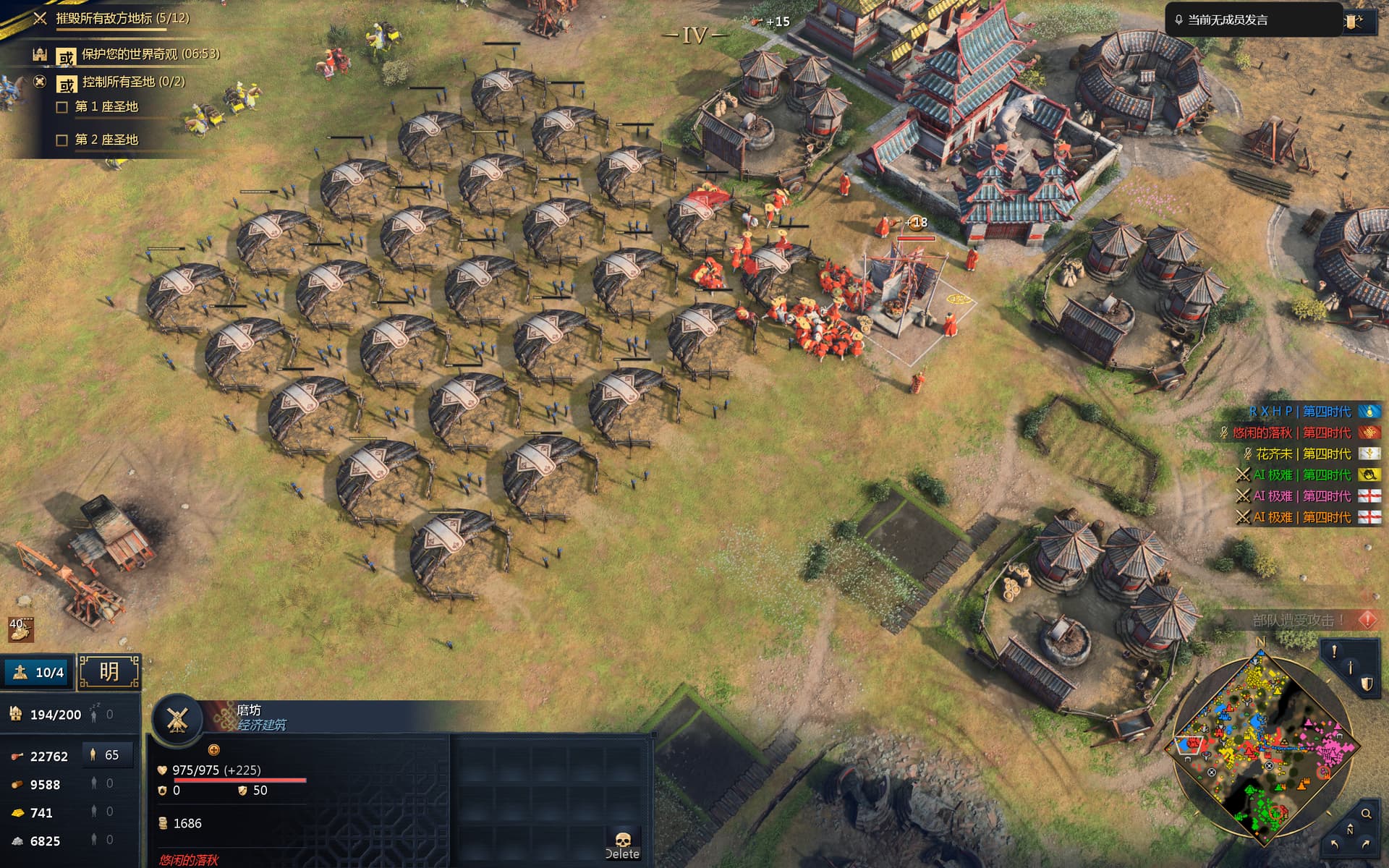Select idle villagers via the 10/4 button
Viewport: 1389px width, 868px height.
pyautogui.click(x=38, y=672)
